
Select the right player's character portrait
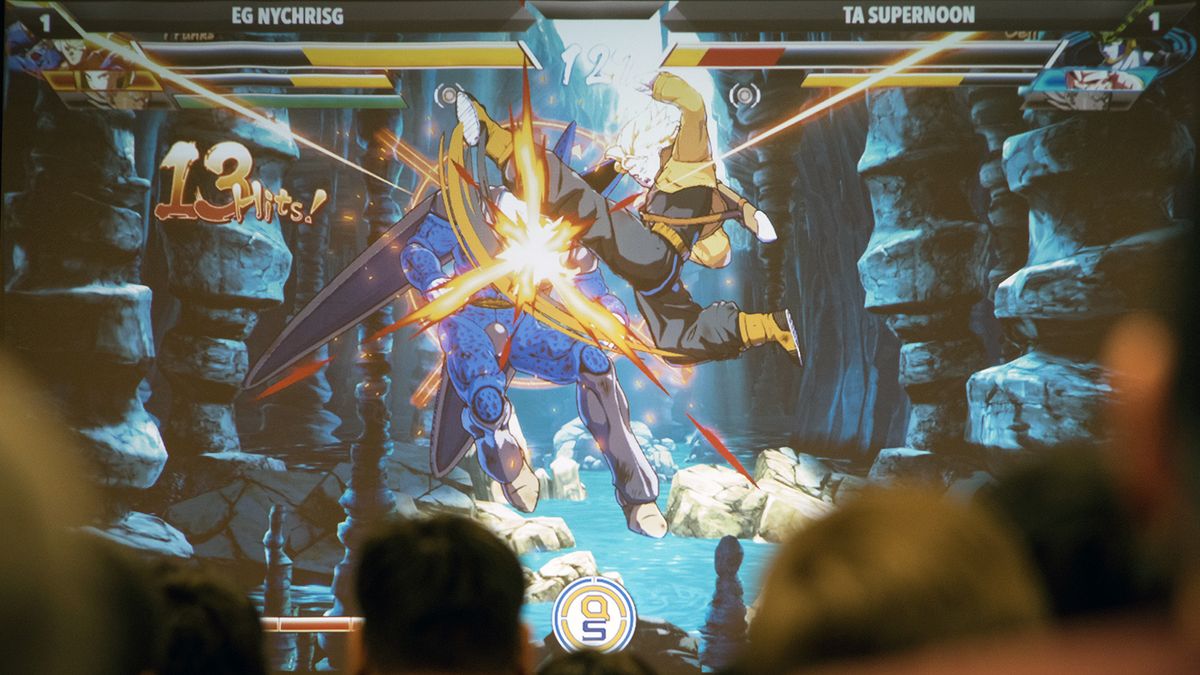(x=1110, y=72)
